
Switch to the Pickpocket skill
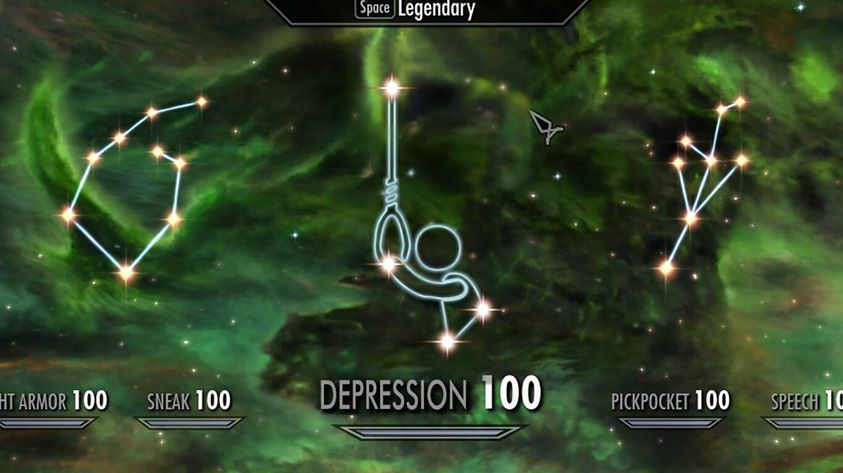(670, 402)
